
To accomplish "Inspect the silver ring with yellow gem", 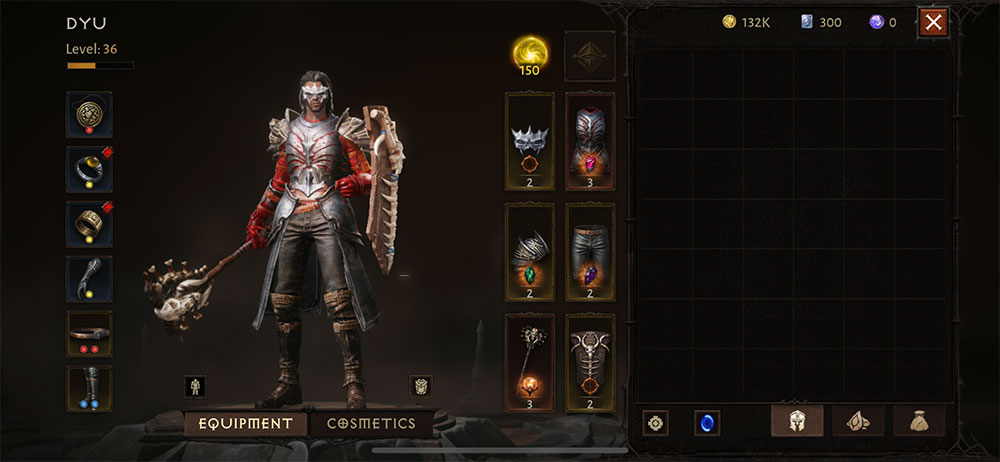I will coord(89,169).
